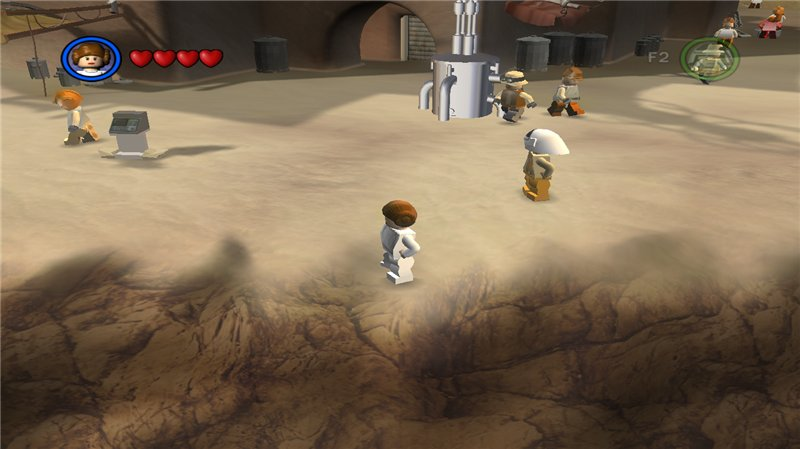
Task: Select the green player two drop-in icon
Action: pyautogui.click(x=710, y=58)
